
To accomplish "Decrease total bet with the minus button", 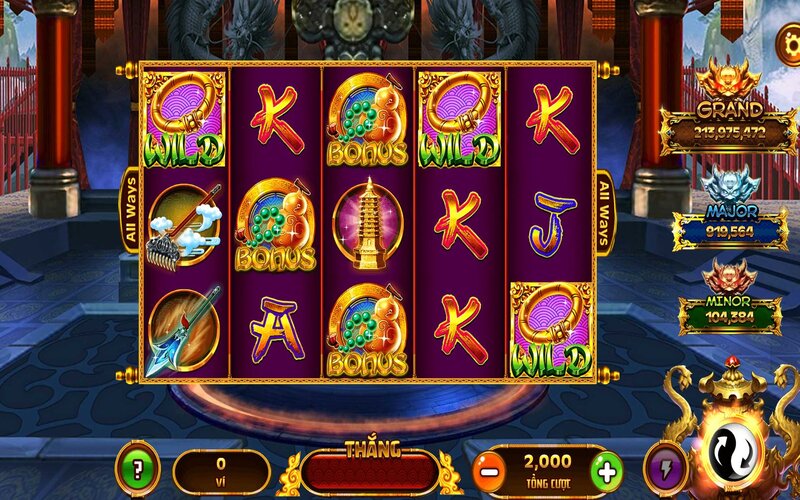I will [488, 469].
